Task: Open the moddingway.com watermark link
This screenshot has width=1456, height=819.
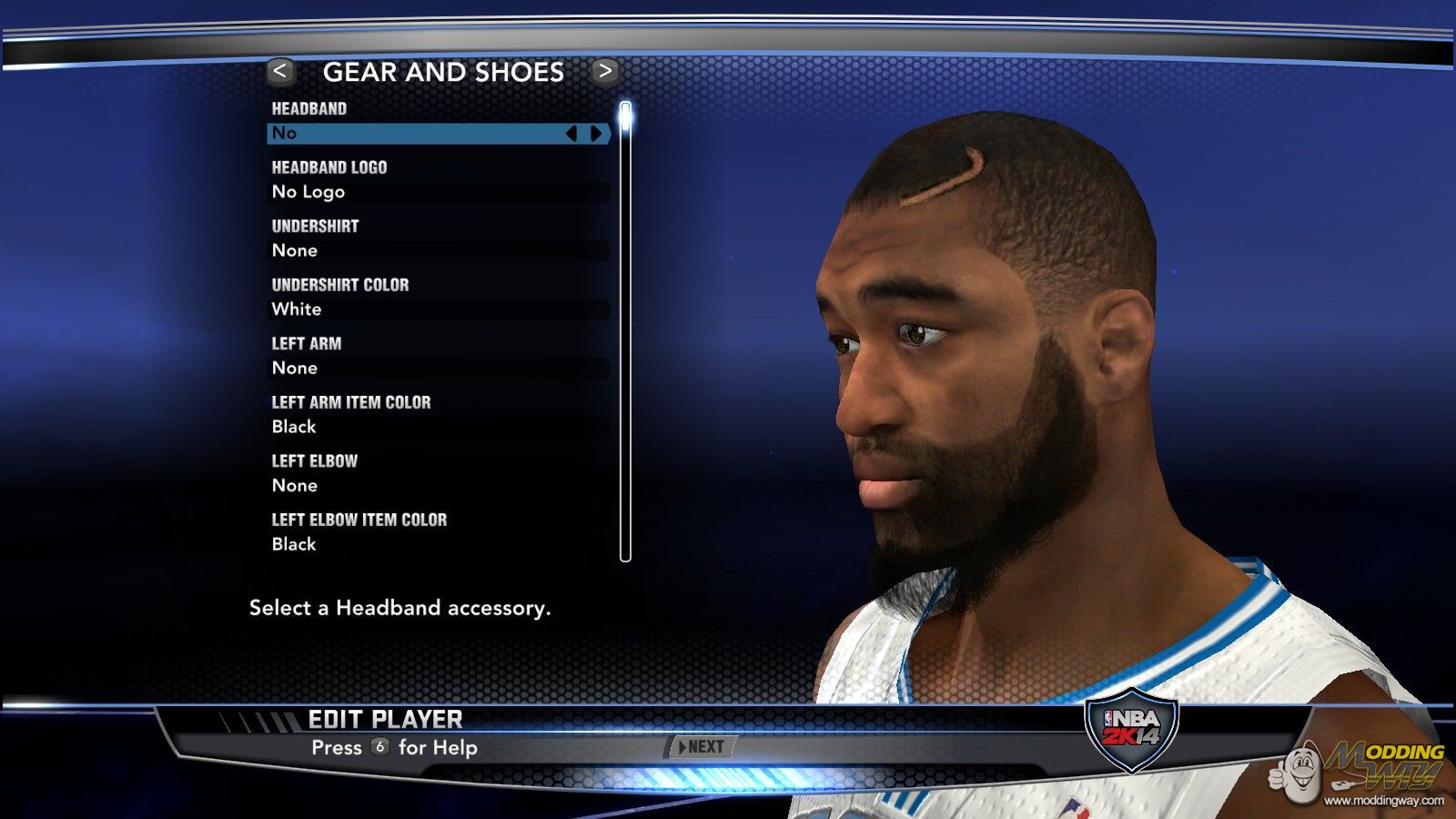Action: tap(1383, 801)
